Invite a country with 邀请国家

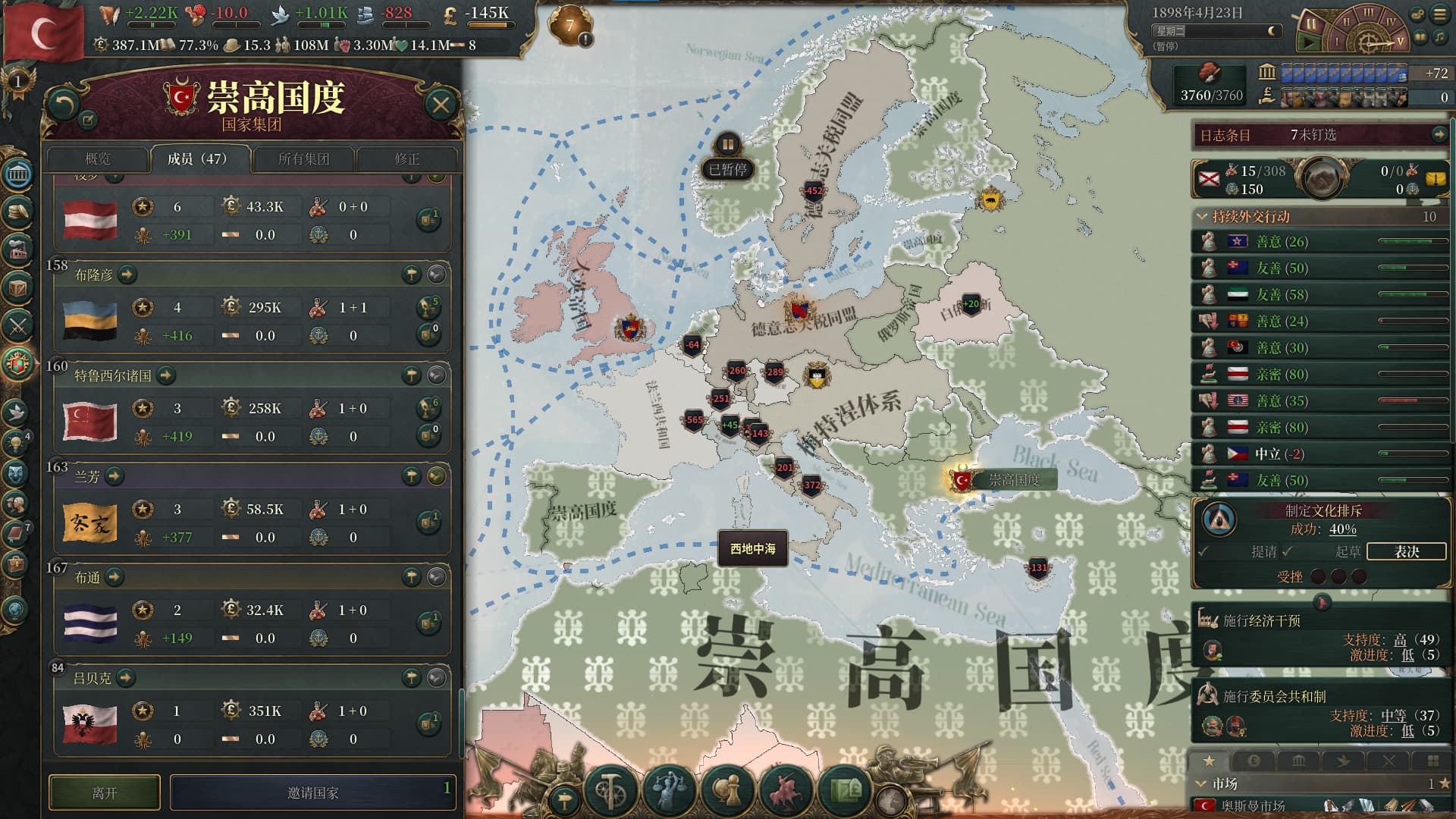[312, 792]
